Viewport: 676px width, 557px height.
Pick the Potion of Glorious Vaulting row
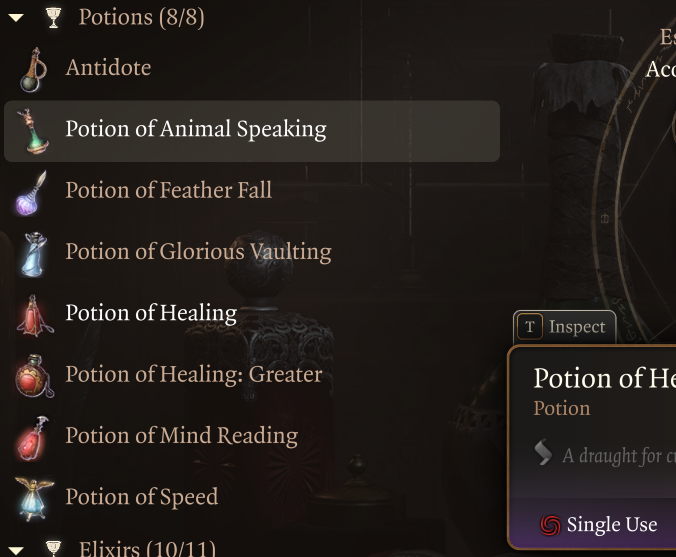[198, 252]
